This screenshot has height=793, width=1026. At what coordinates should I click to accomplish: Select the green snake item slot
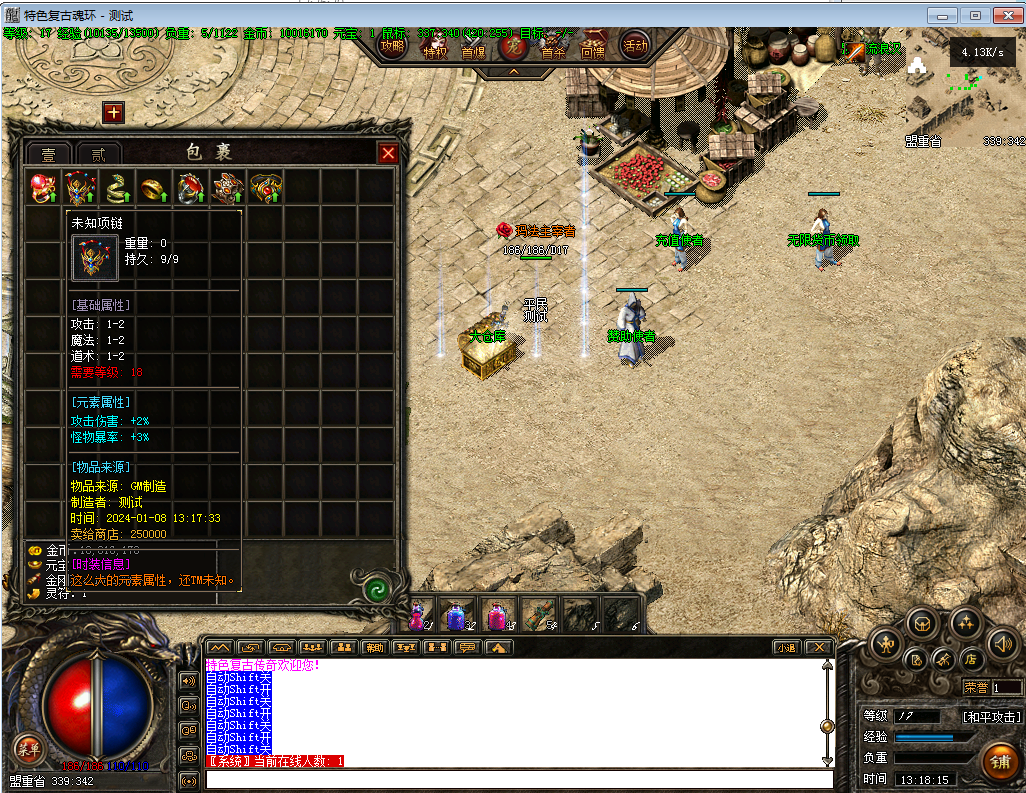(x=117, y=187)
